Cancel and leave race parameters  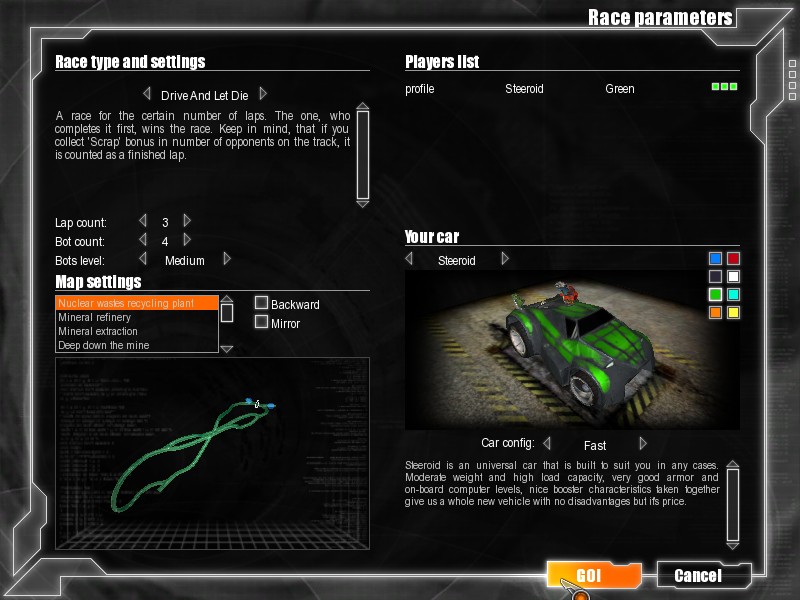coord(698,575)
